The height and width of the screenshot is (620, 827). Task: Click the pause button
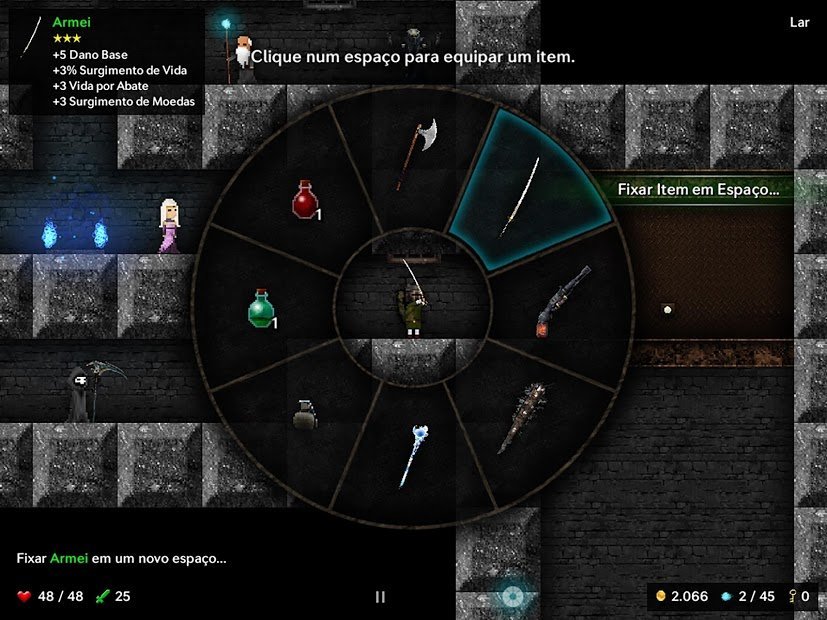click(x=380, y=597)
